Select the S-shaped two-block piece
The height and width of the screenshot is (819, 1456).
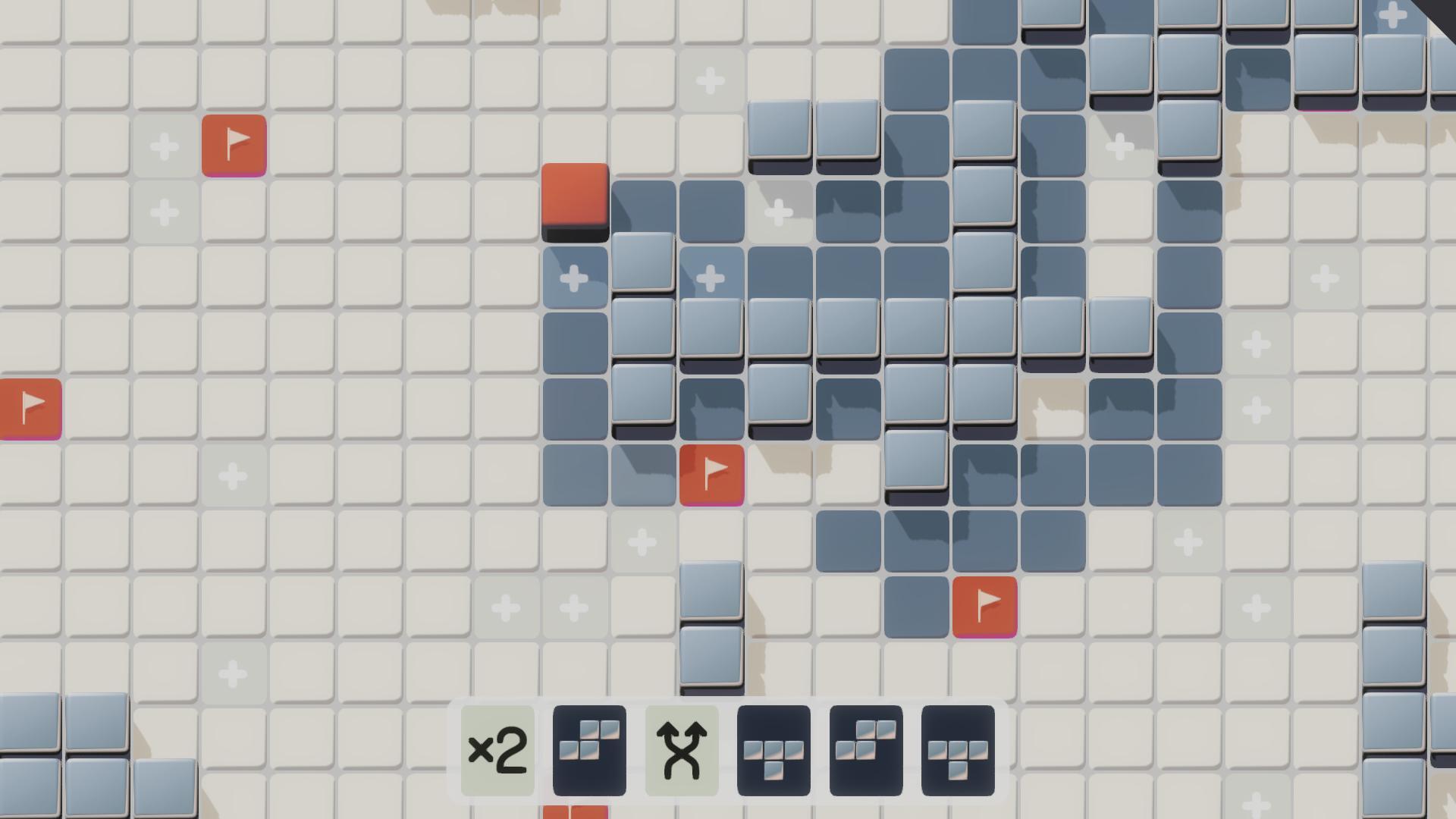point(589,749)
